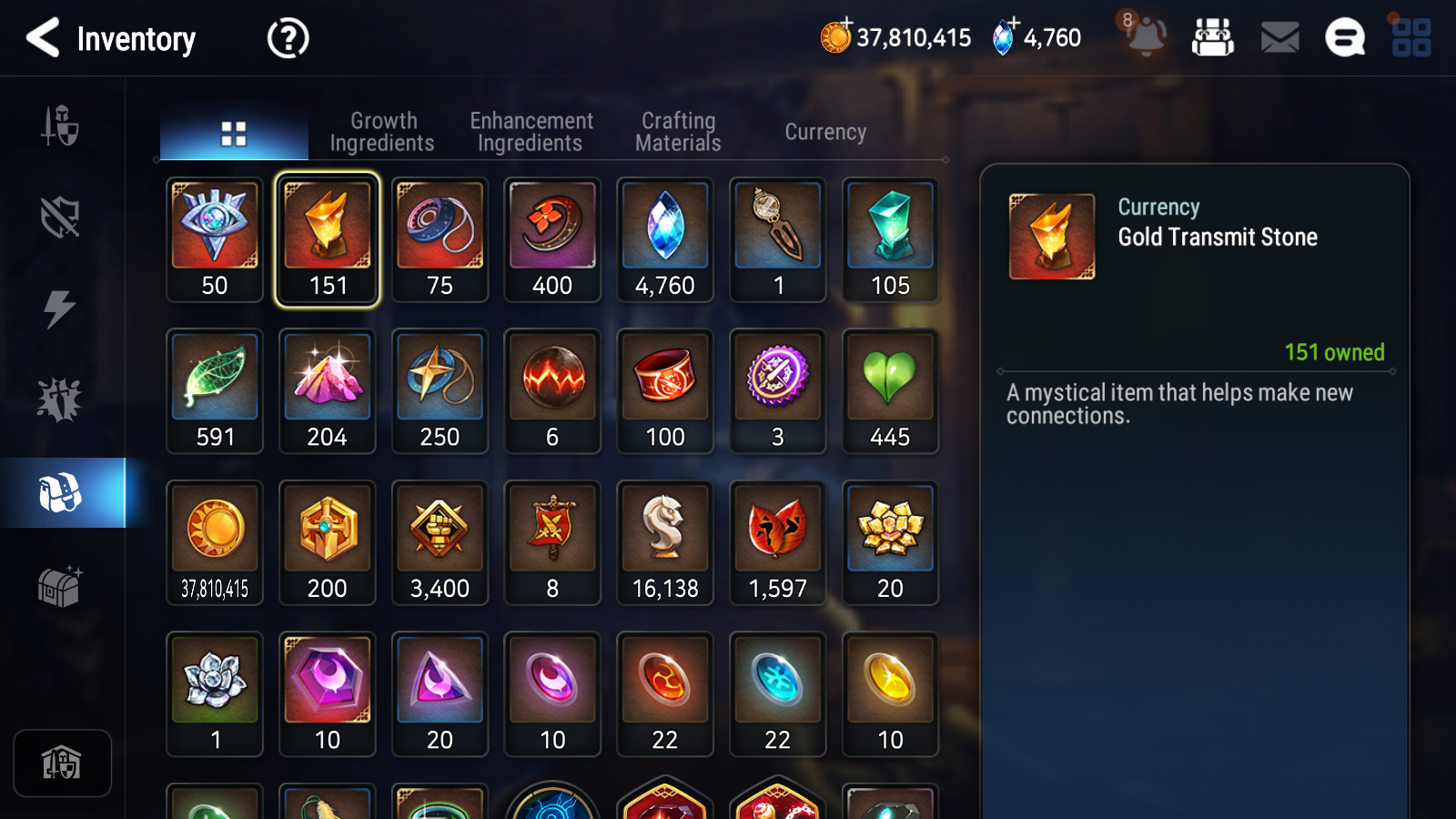1456x819 pixels.
Task: Switch to the Growth Ingredients tab
Action: [382, 132]
